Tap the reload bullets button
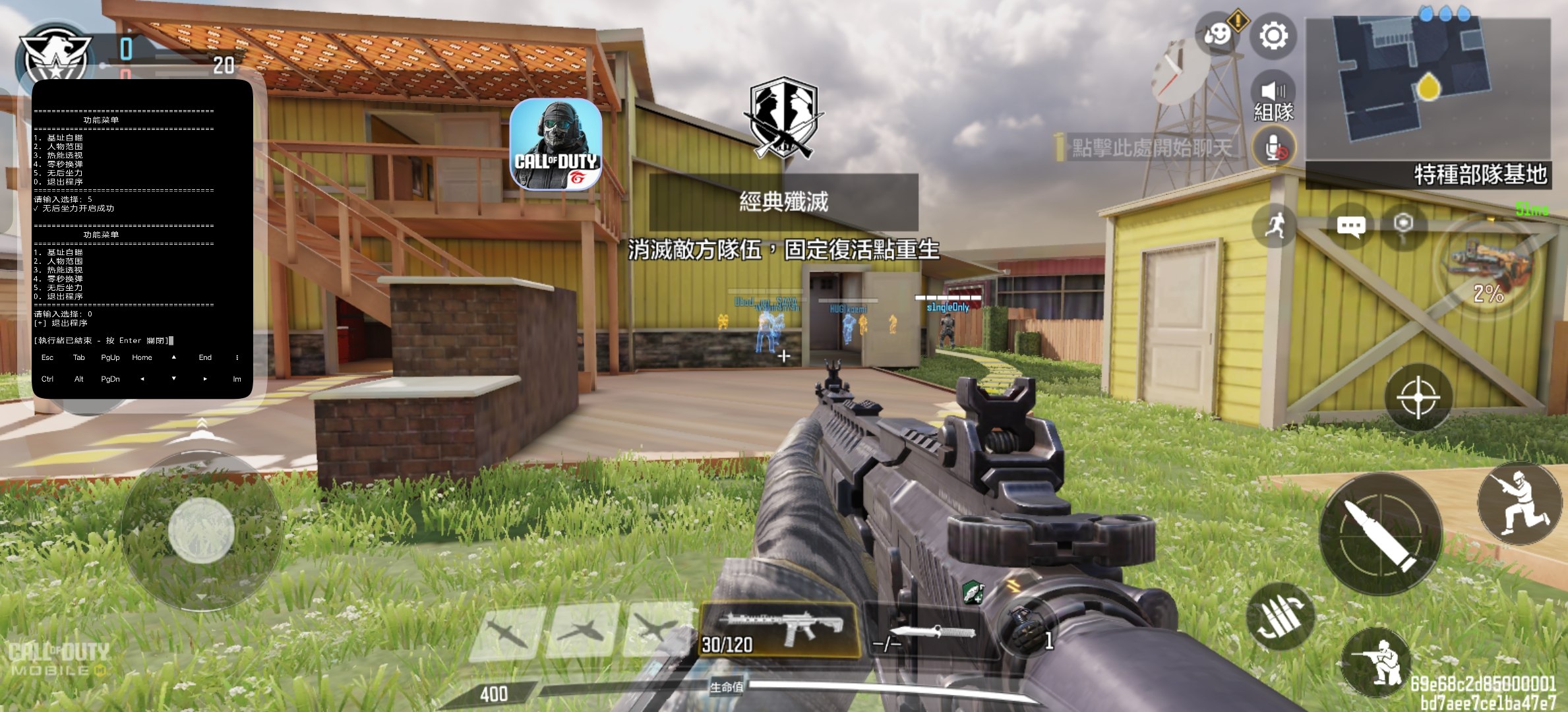Viewport: 1568px width, 712px height. 1280,616
